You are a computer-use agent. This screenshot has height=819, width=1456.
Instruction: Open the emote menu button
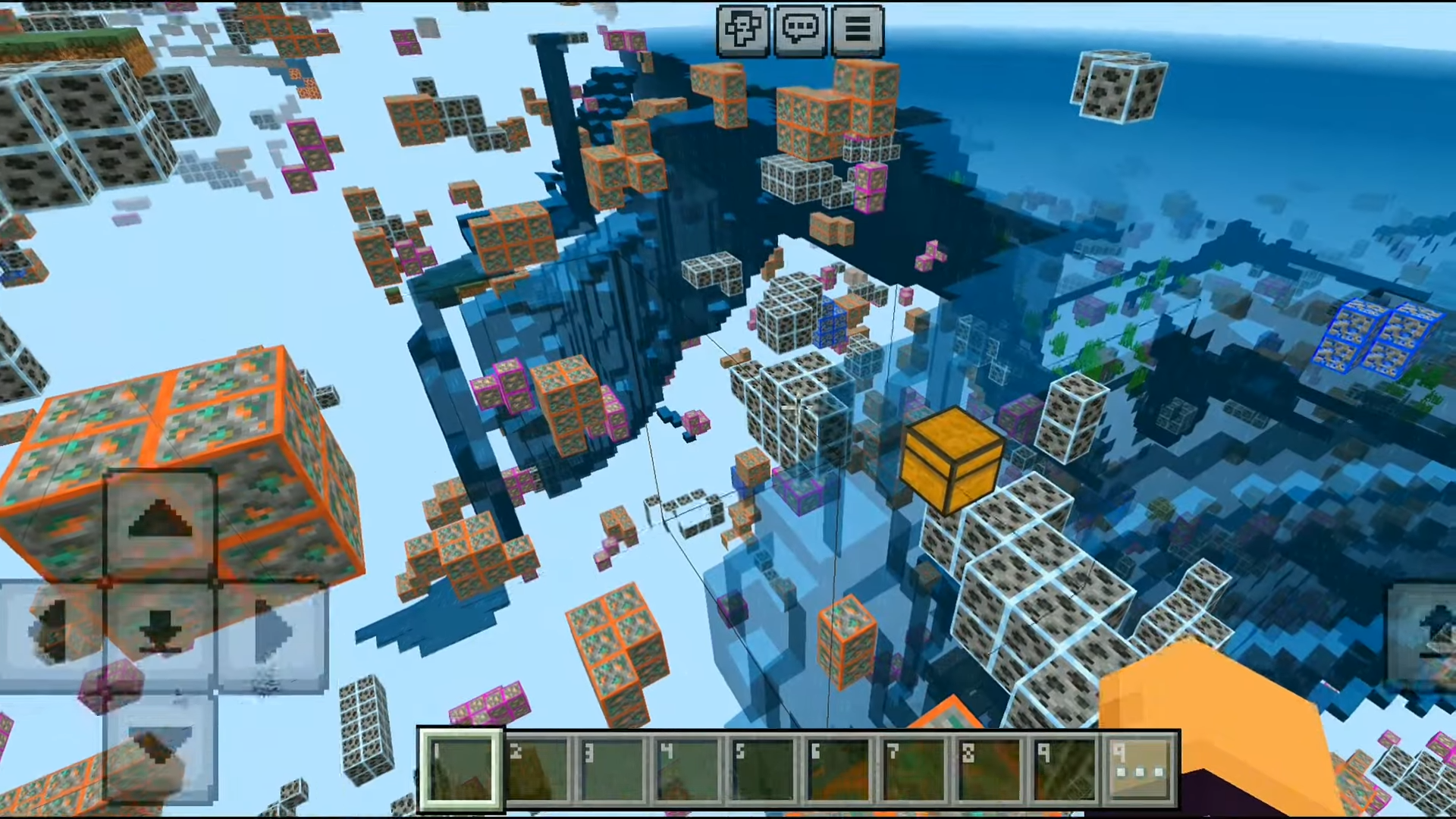[742, 30]
